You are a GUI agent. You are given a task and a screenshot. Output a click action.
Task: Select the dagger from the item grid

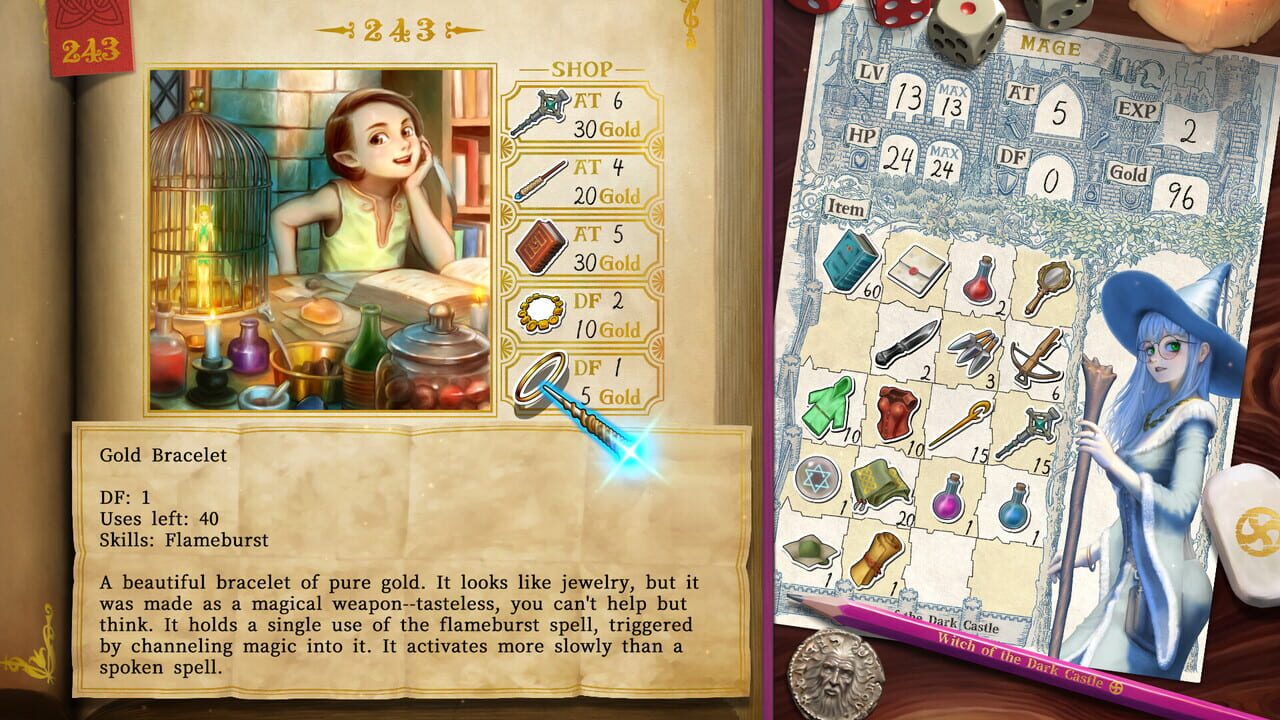(911, 343)
